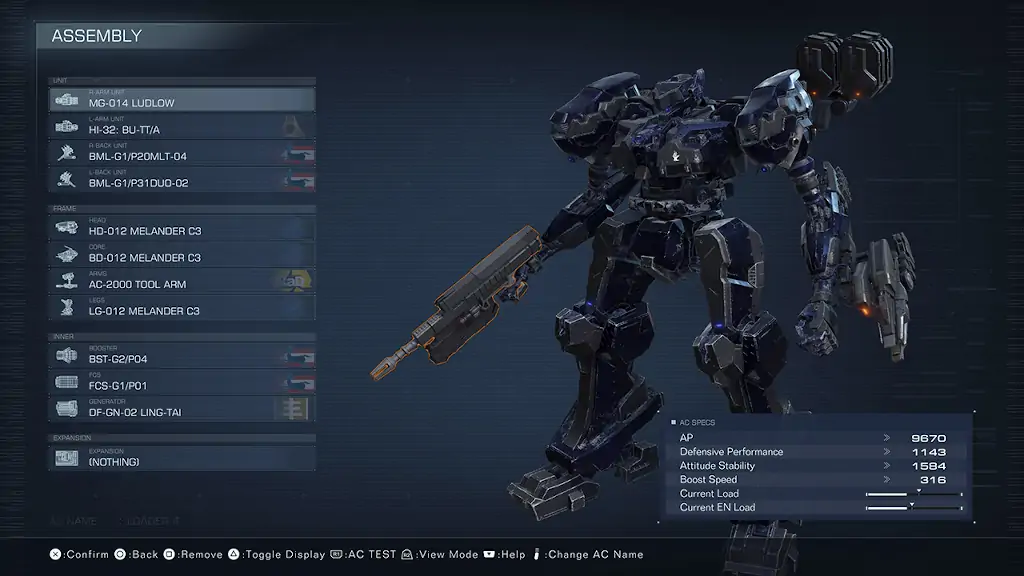The height and width of the screenshot is (576, 1024).
Task: Open the BML-G1/P20MLT-04 right back unit slot
Action: [182, 154]
